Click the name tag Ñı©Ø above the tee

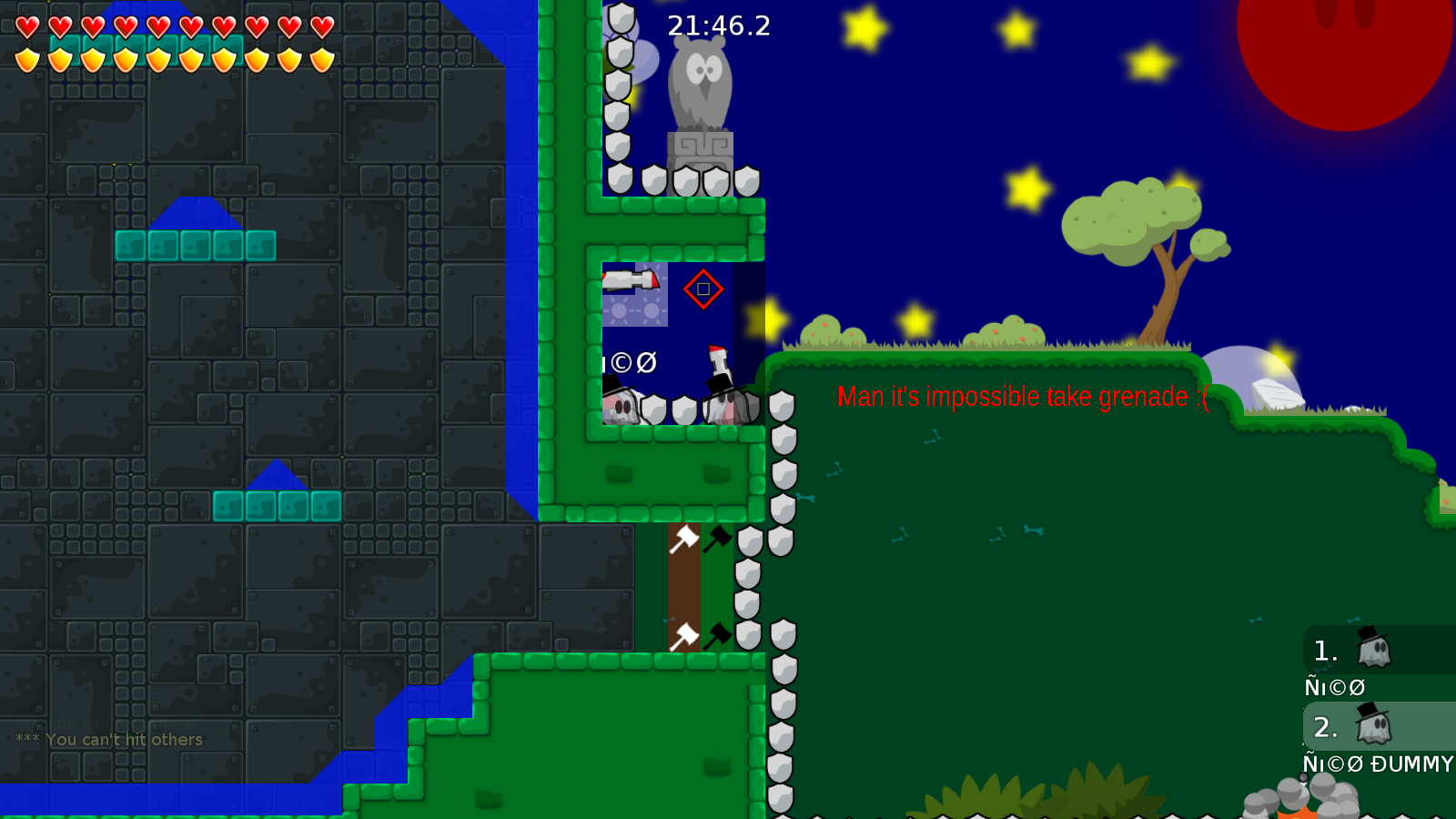[632, 364]
